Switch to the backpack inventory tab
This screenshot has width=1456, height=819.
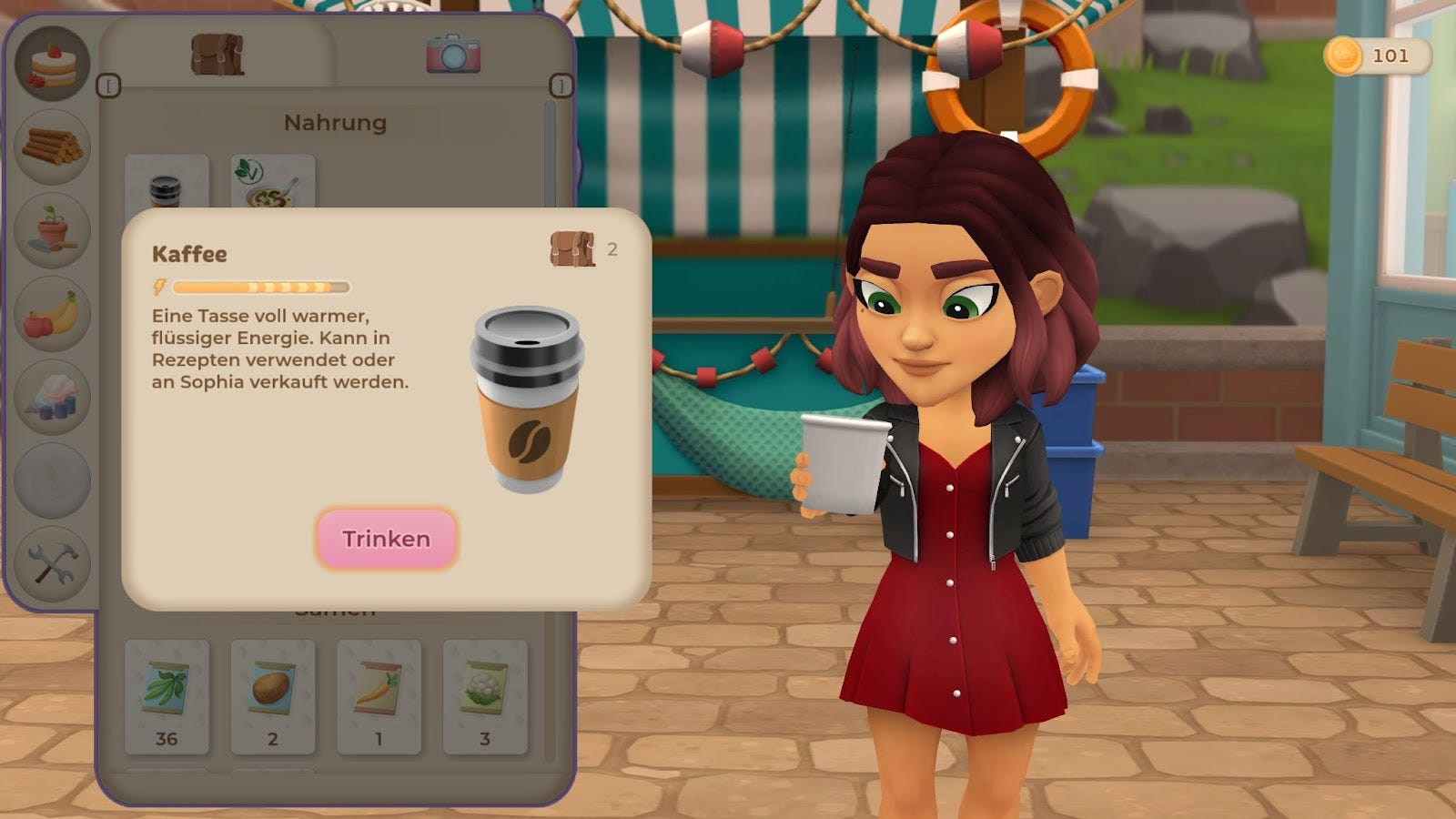coord(217,55)
